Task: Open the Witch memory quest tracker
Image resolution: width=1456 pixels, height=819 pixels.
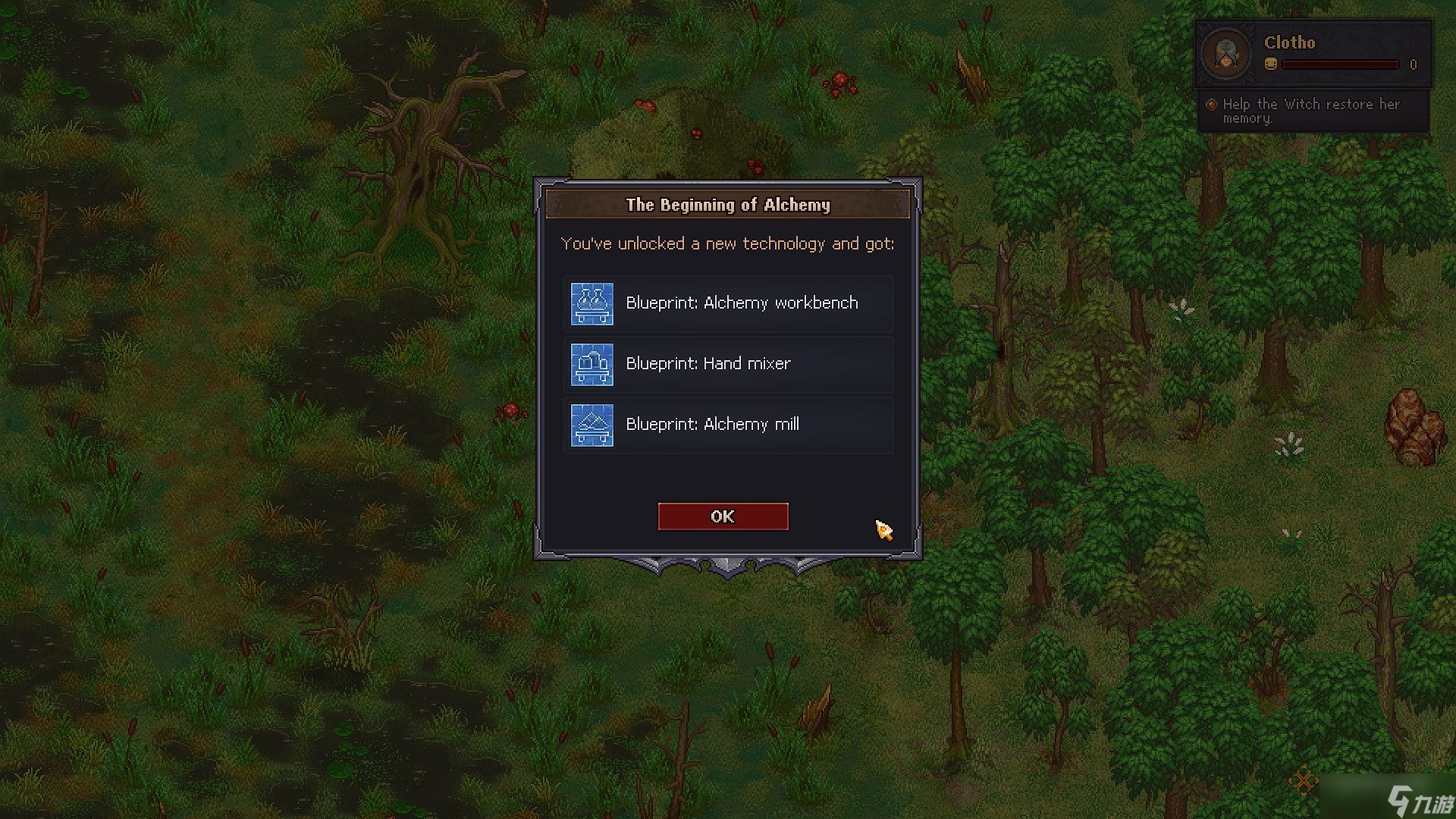Action: coord(1312,111)
